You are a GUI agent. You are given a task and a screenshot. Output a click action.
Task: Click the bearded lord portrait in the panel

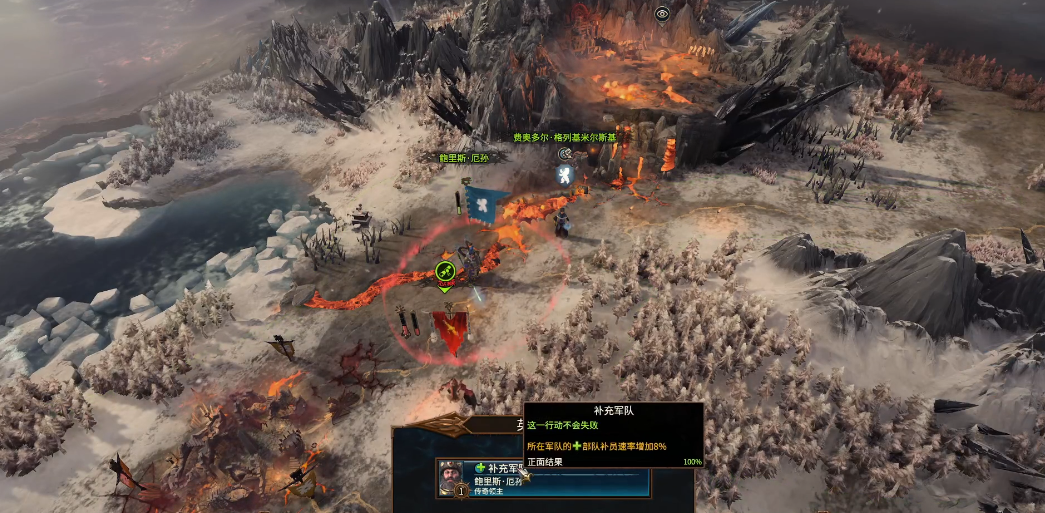click(x=451, y=475)
